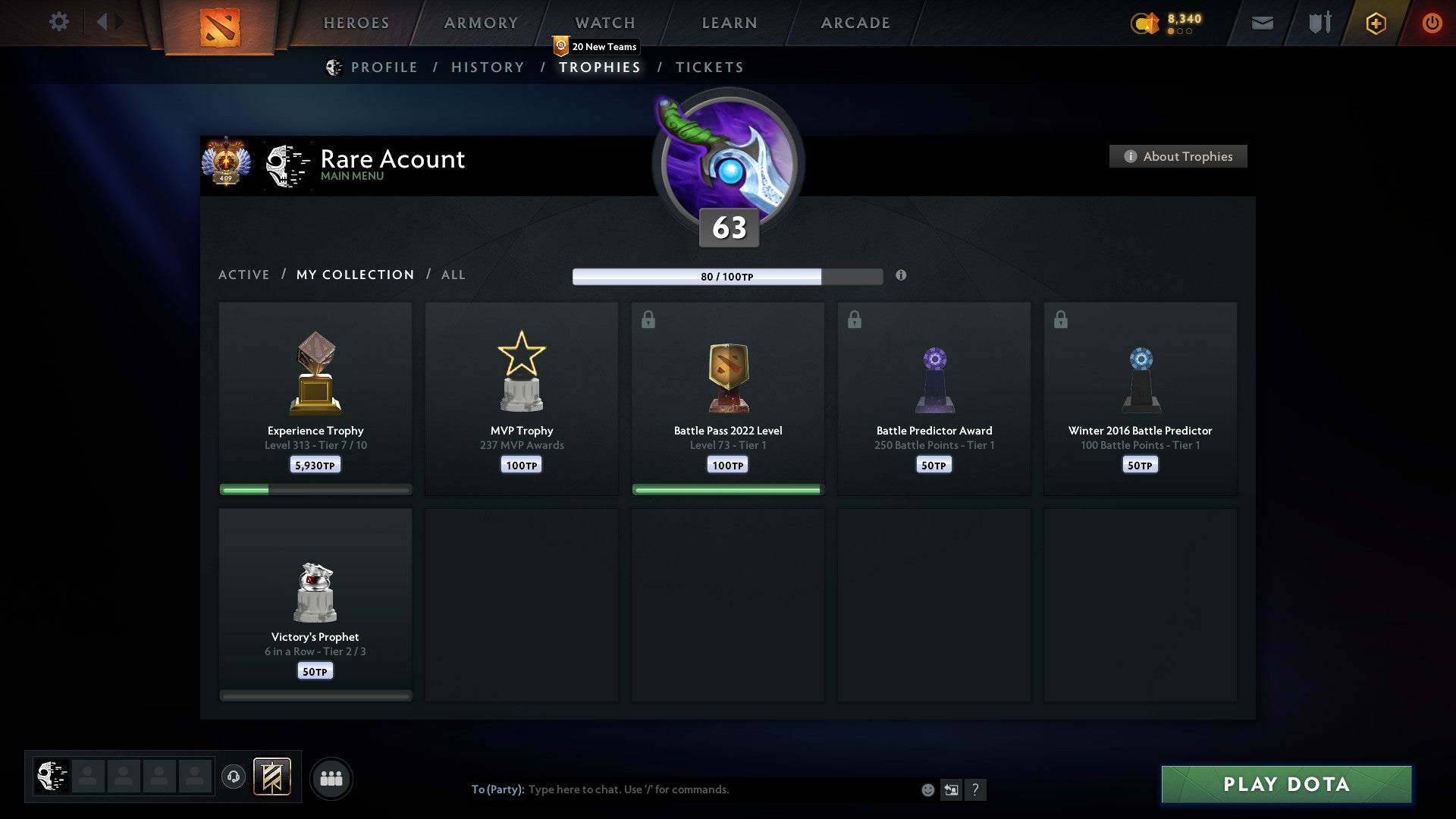This screenshot has height=819, width=1456.
Task: Open the mail notifications envelope icon
Action: 1261,23
